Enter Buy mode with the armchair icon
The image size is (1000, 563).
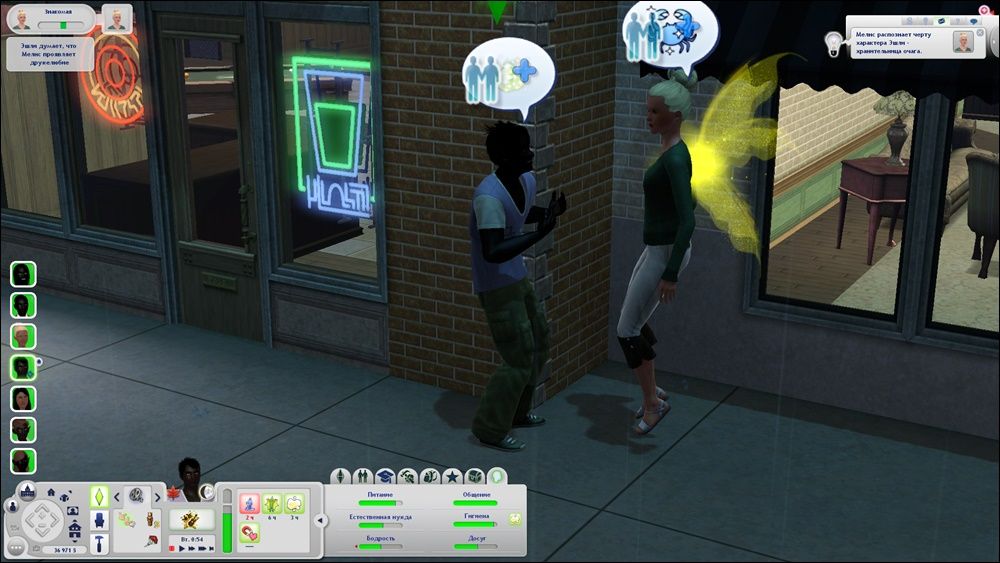99,520
